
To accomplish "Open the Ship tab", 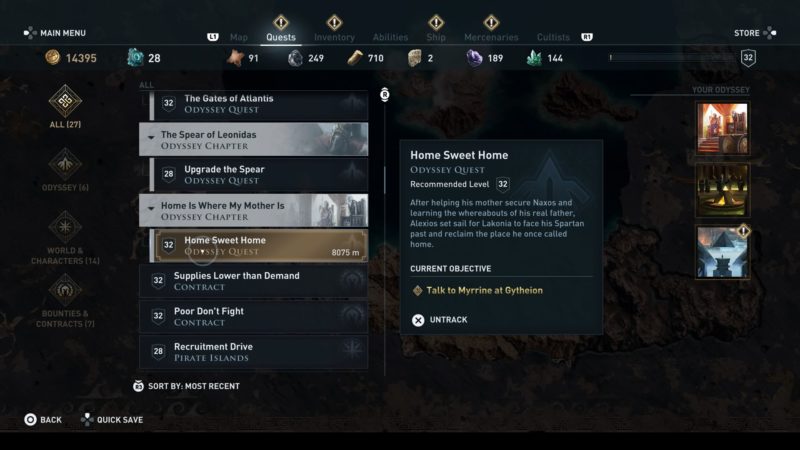I will (x=436, y=38).
